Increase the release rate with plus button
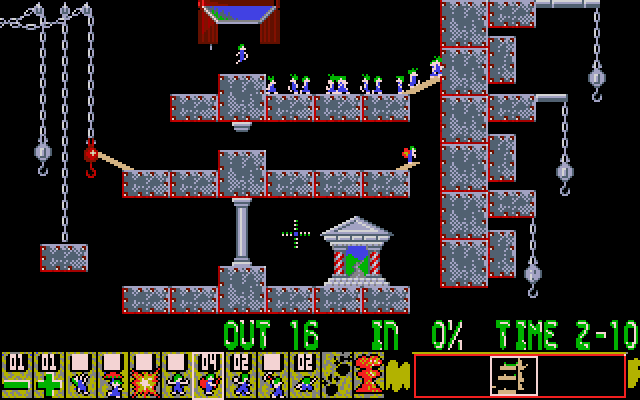Viewport: 640px width, 400px height. (x=48, y=375)
